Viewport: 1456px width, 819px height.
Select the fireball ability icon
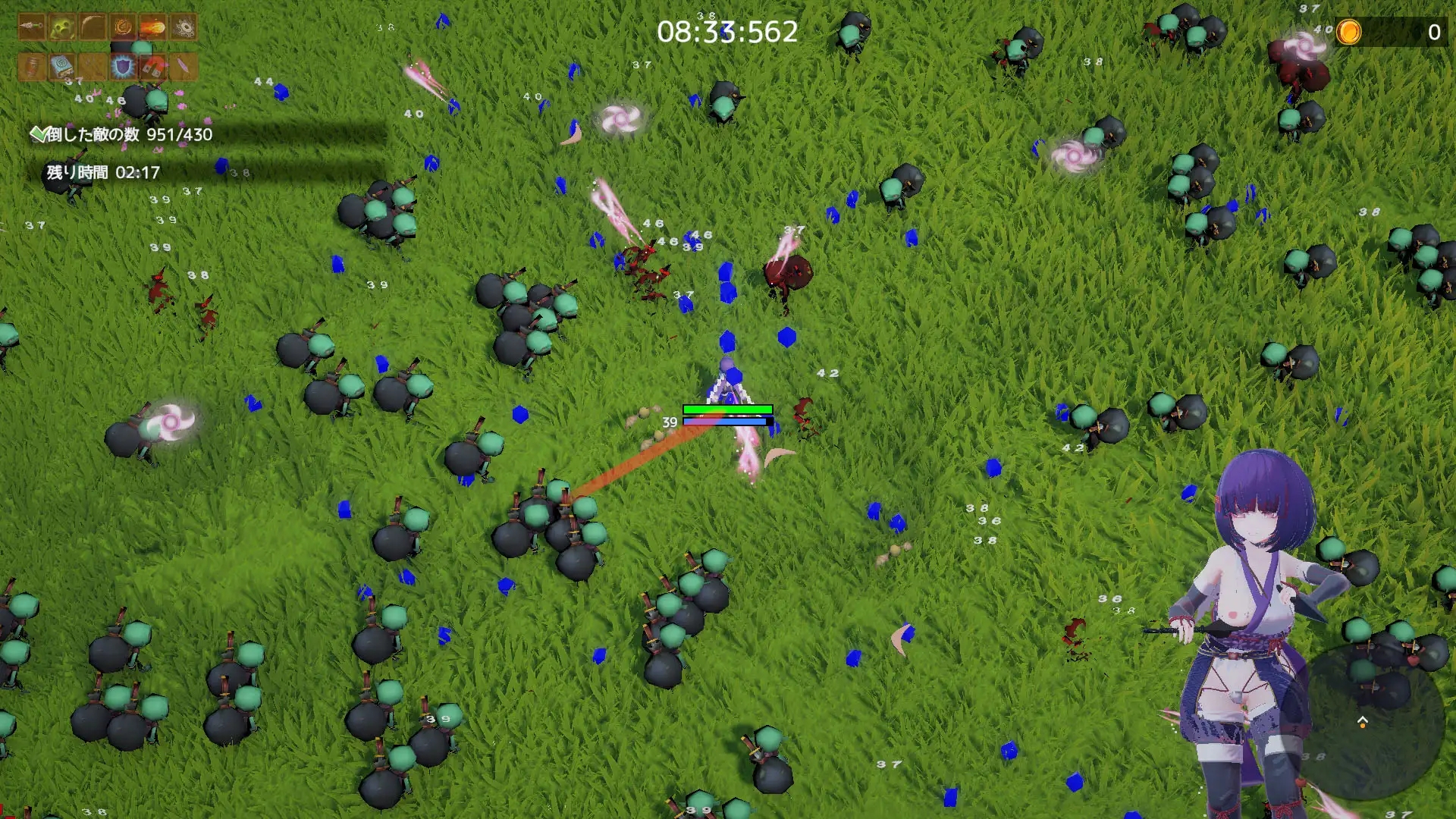tap(152, 26)
